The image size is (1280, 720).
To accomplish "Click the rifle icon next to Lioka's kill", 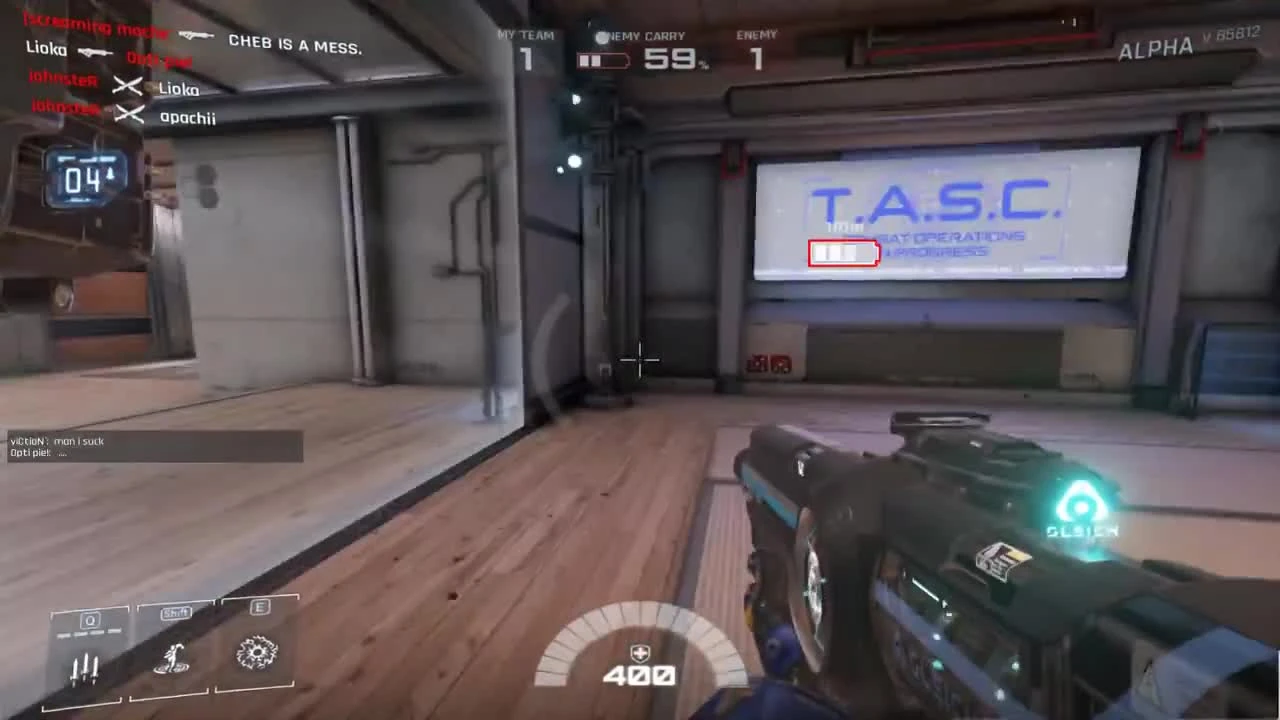I will (95, 51).
